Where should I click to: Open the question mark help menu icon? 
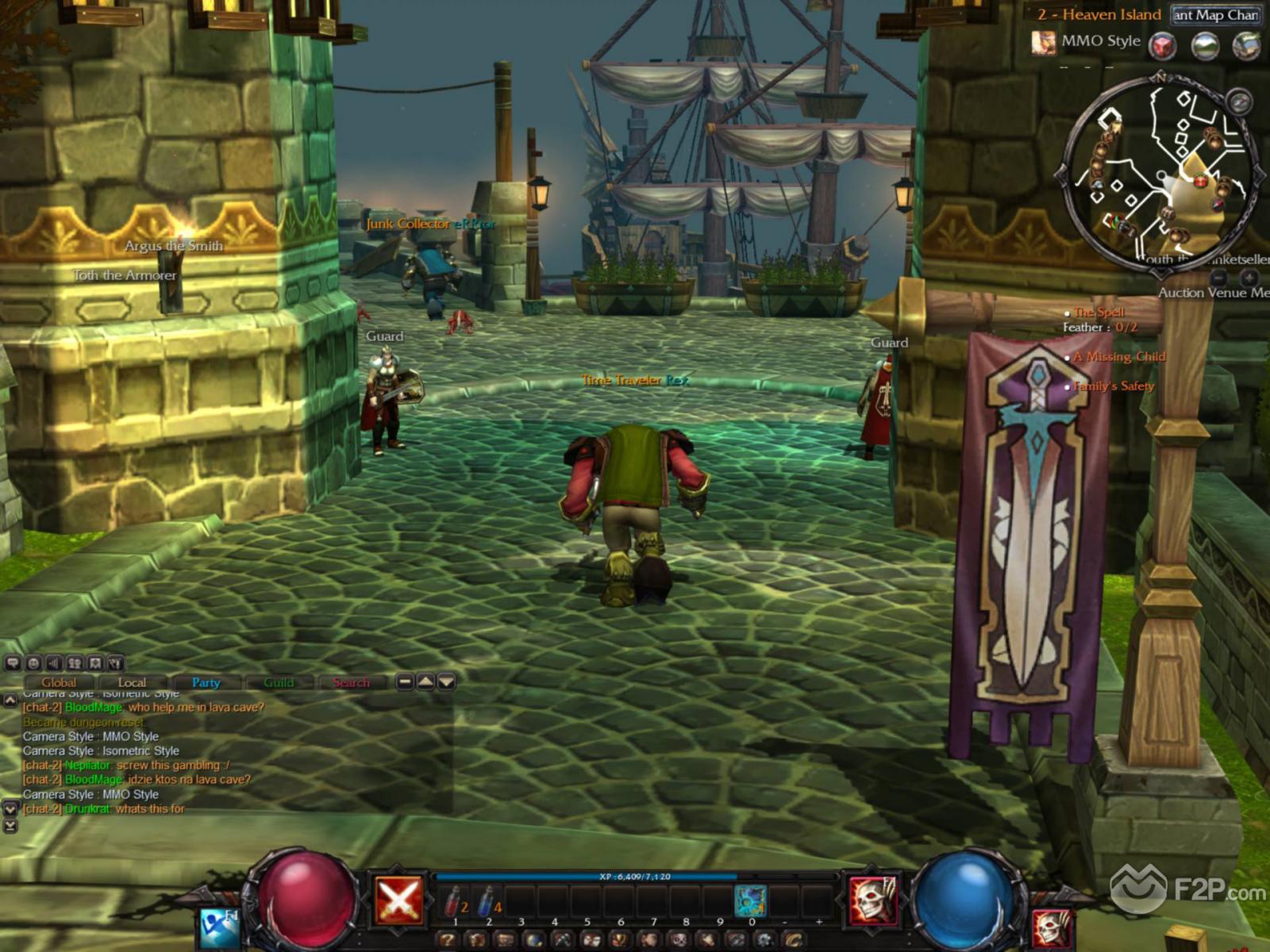[448, 941]
